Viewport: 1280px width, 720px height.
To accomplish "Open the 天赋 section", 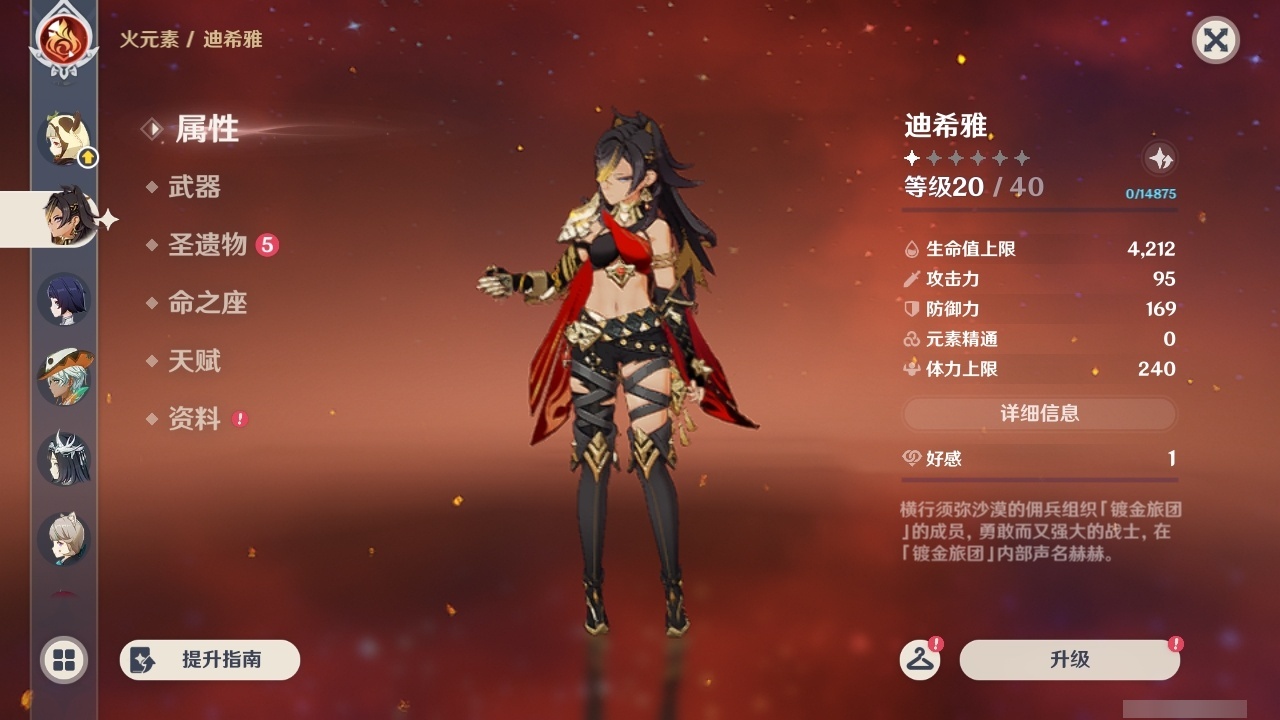I will 196,361.
